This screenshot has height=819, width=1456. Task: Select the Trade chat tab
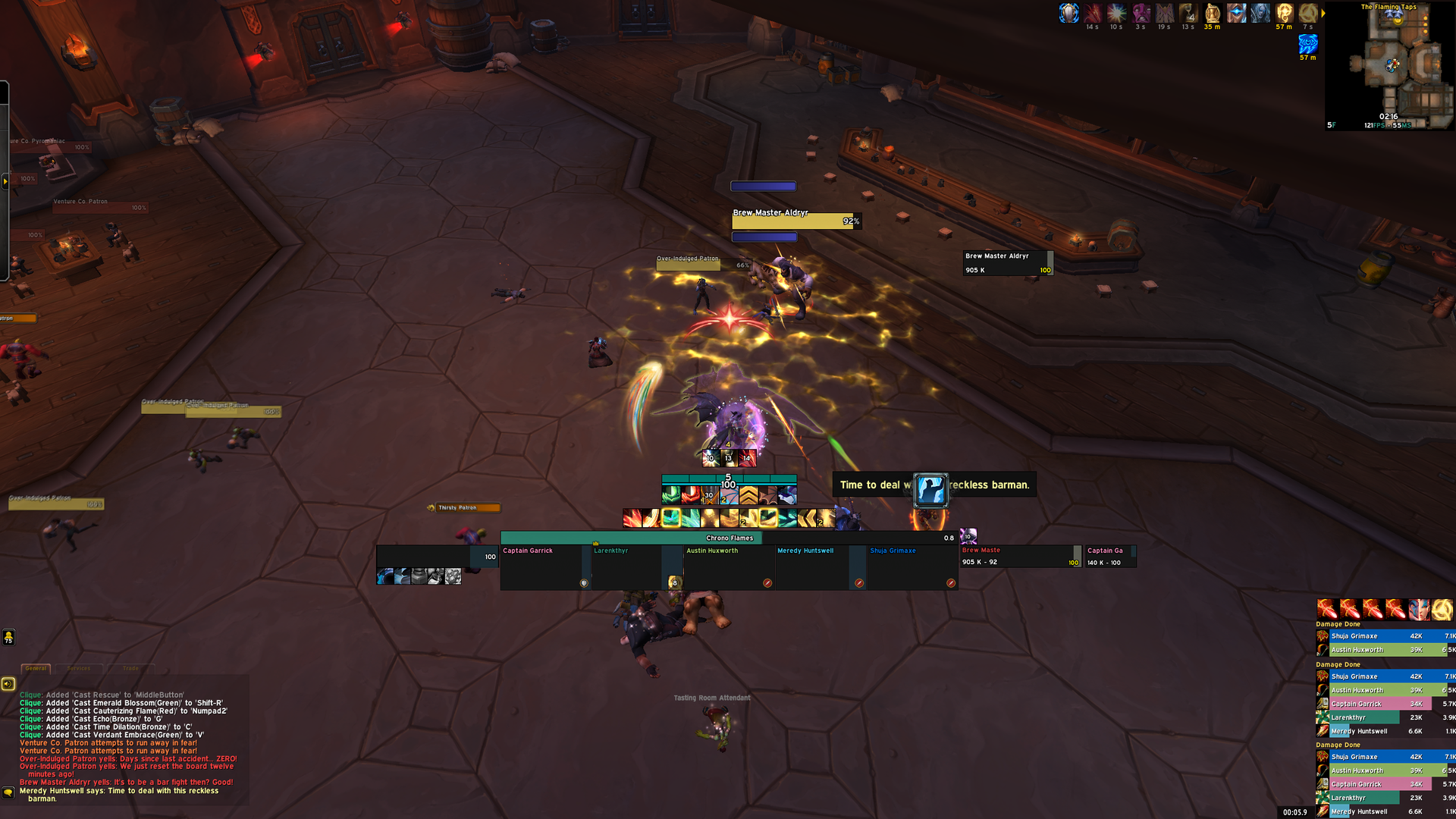(130, 668)
